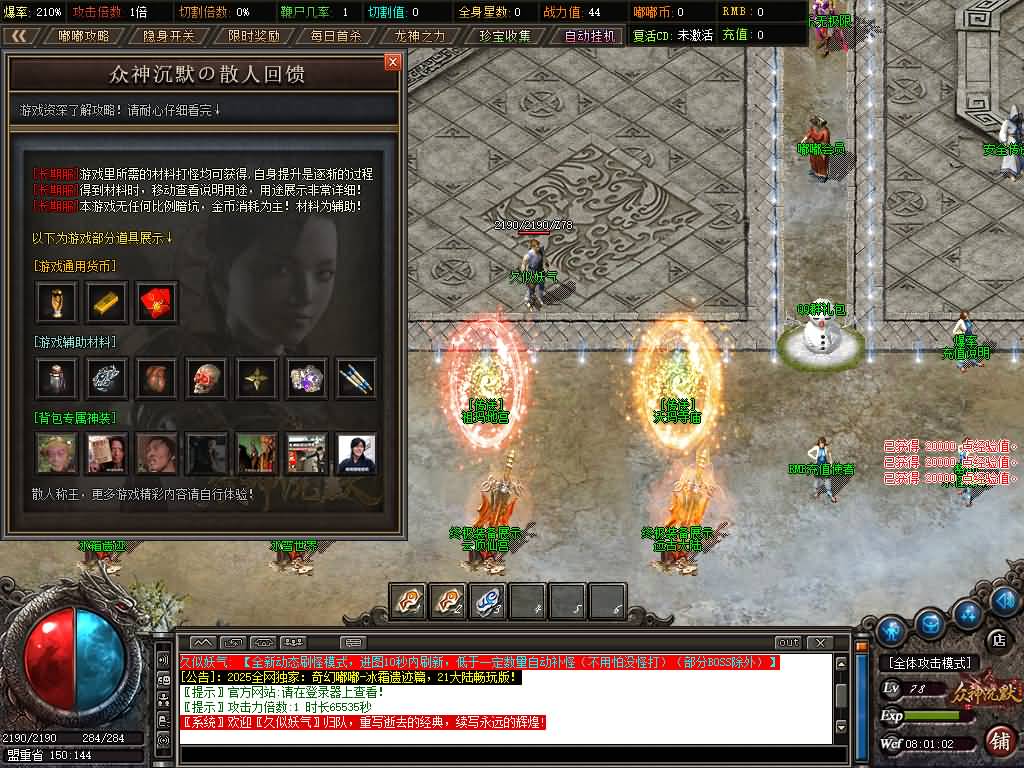
Task: Open the 嘟嘟攻略 guide menu
Action: click(84, 36)
